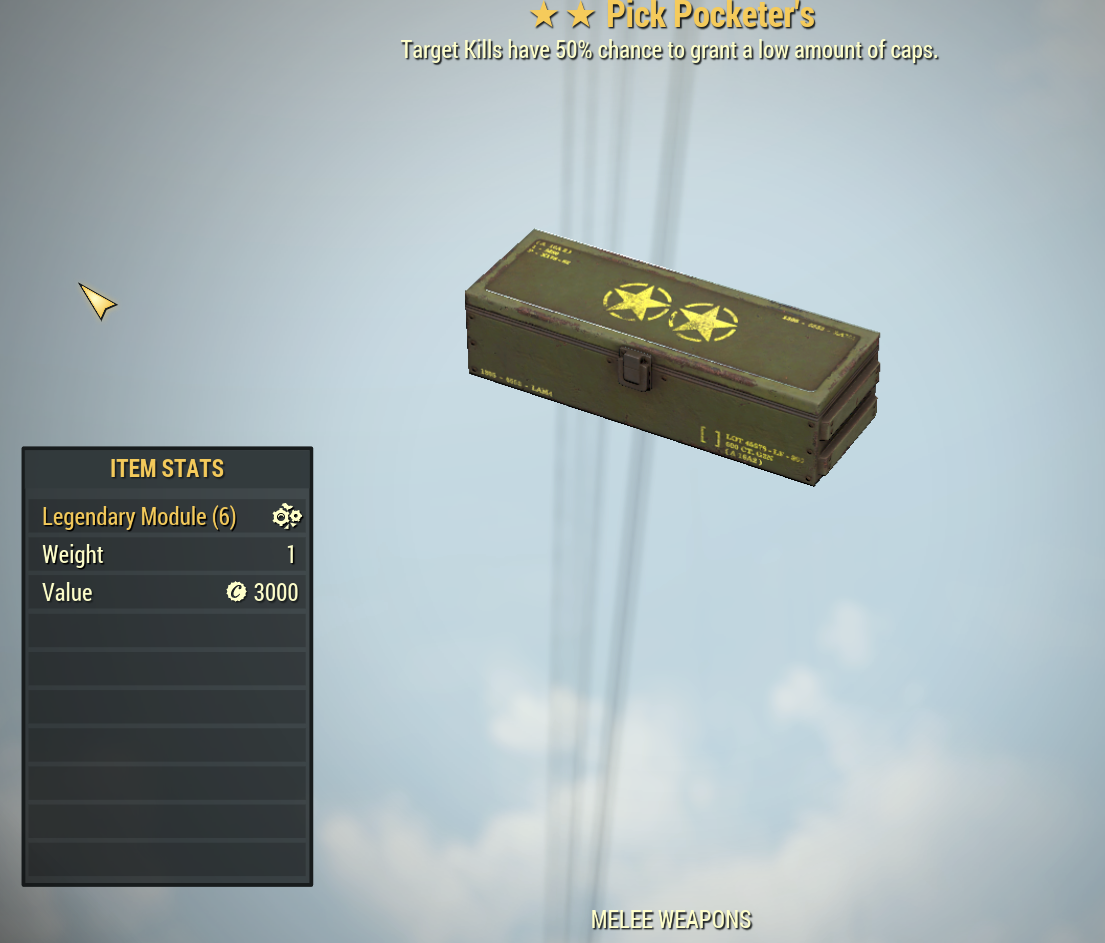Click the Melee Weapons category label
The image size is (1105, 943).
[671, 920]
